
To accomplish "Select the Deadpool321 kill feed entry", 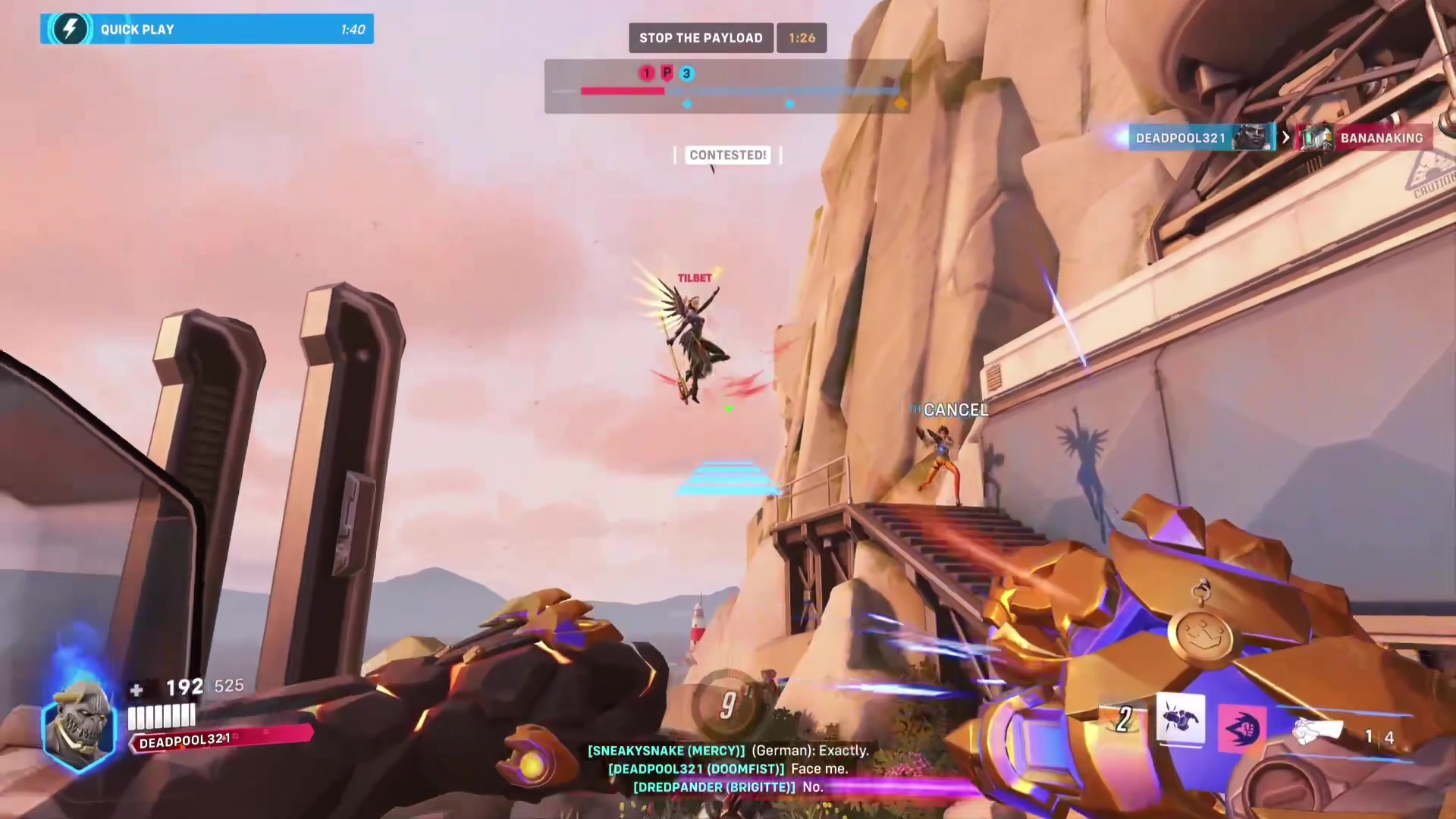I will point(1201,138).
